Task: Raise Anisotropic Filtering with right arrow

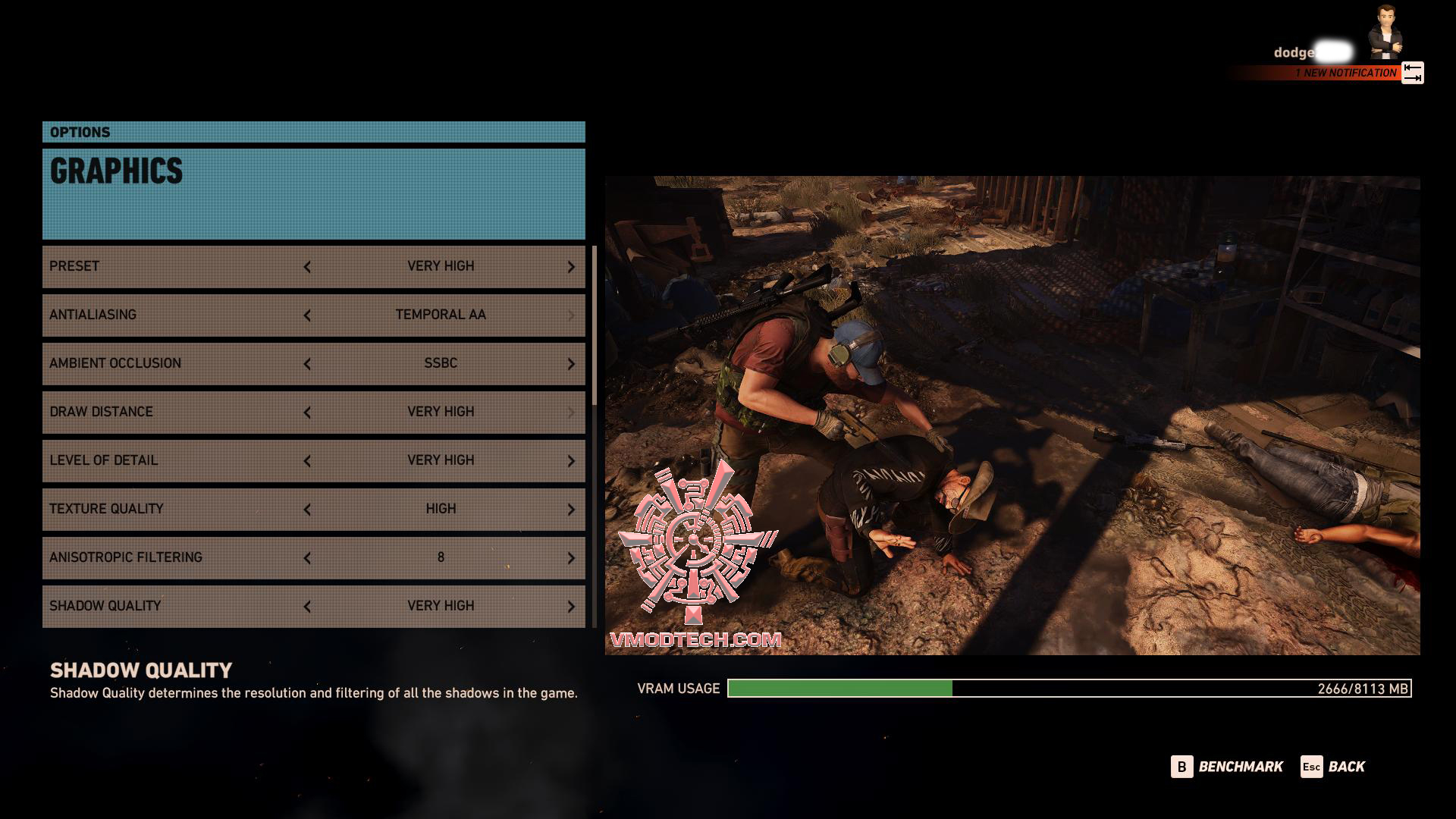Action: (571, 558)
